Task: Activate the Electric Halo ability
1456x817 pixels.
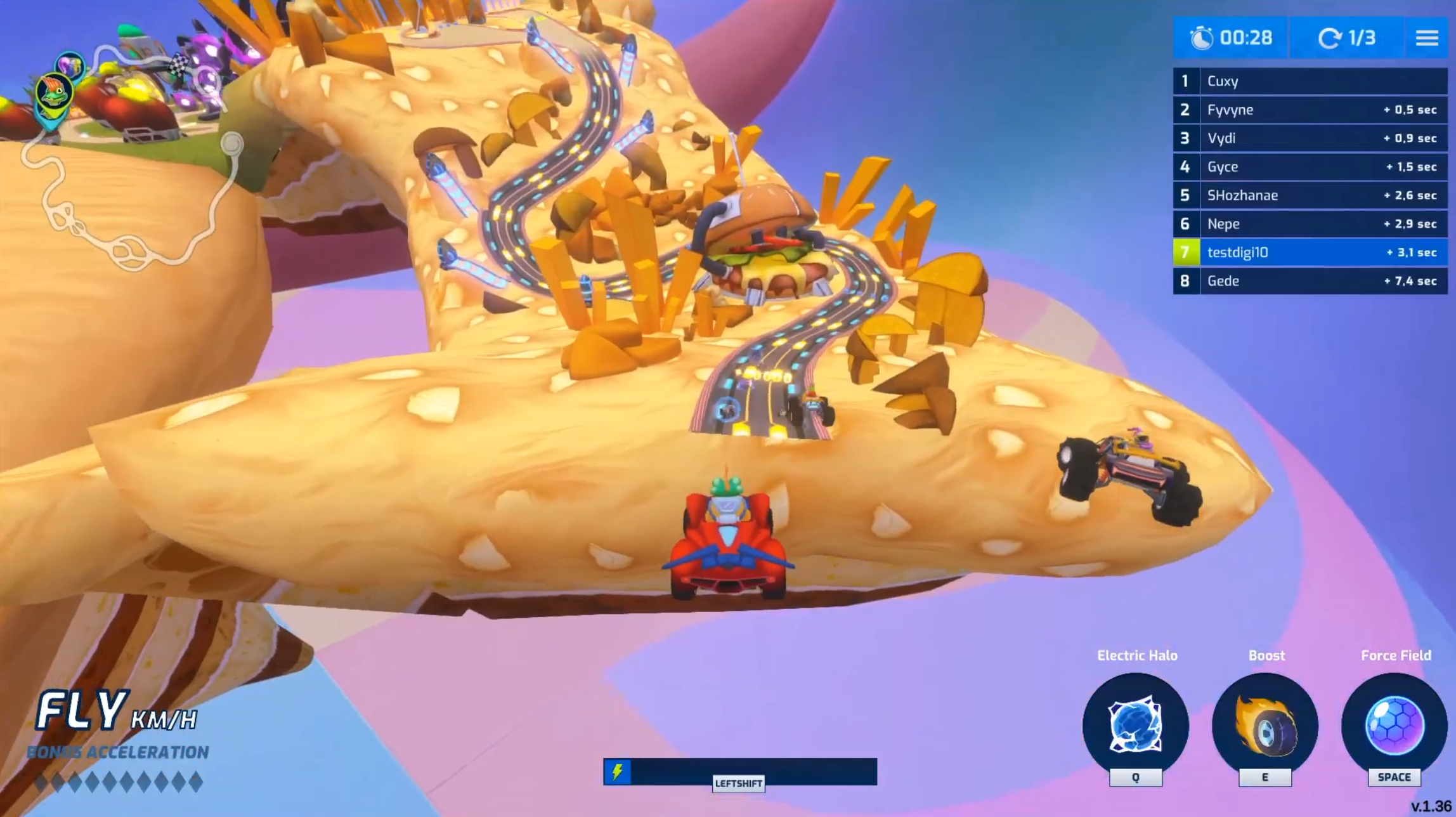Action: tap(1135, 725)
